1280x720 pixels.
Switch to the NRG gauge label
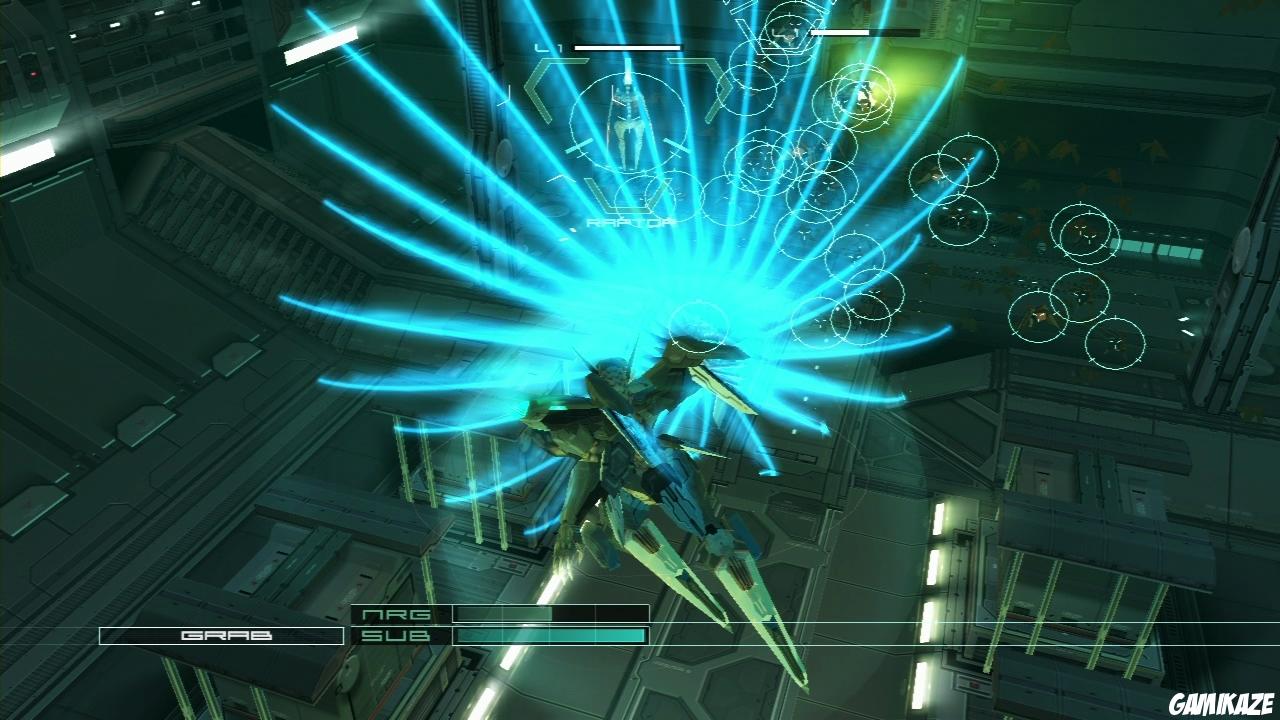(x=399, y=615)
